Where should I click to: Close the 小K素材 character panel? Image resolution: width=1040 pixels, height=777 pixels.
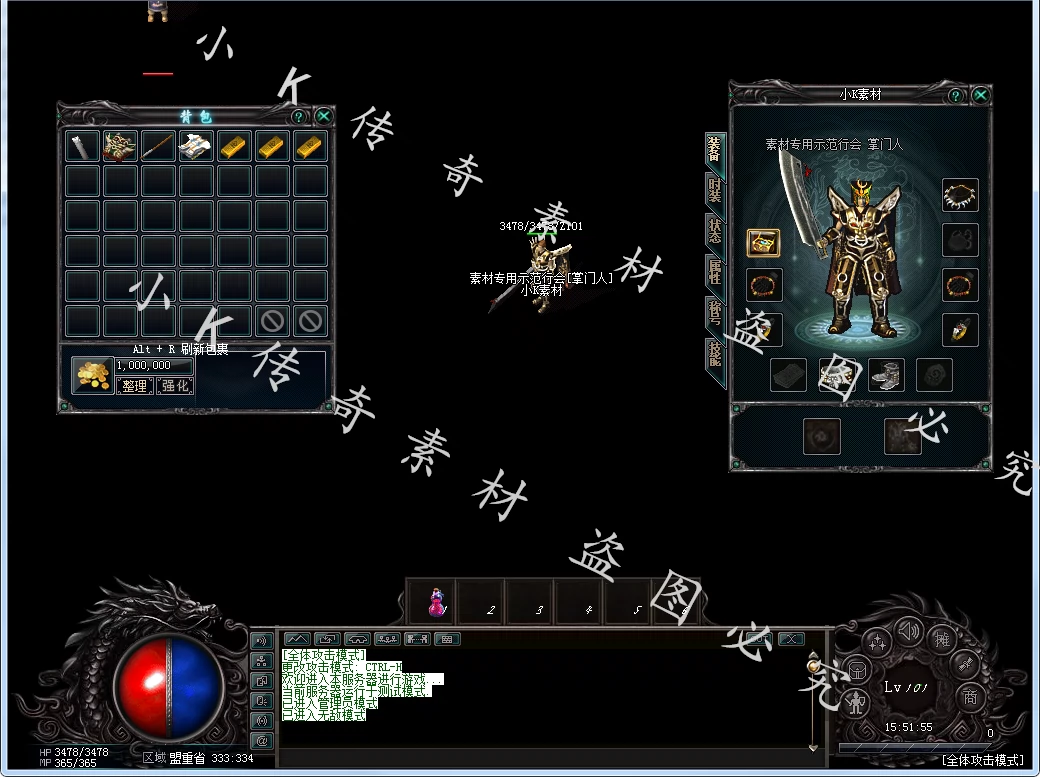[980, 95]
